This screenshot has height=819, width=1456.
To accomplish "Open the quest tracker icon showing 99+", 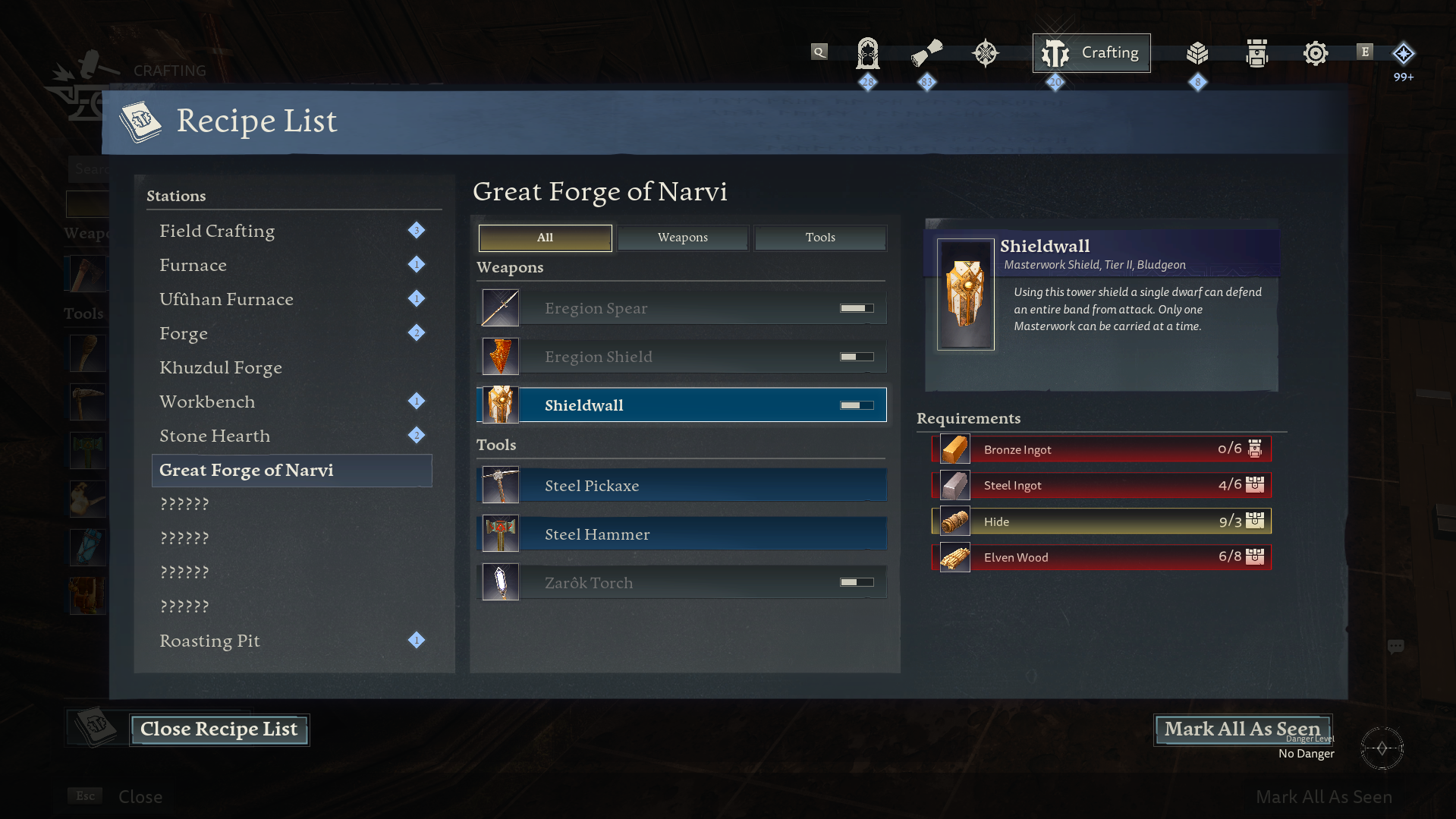I will tap(1403, 54).
